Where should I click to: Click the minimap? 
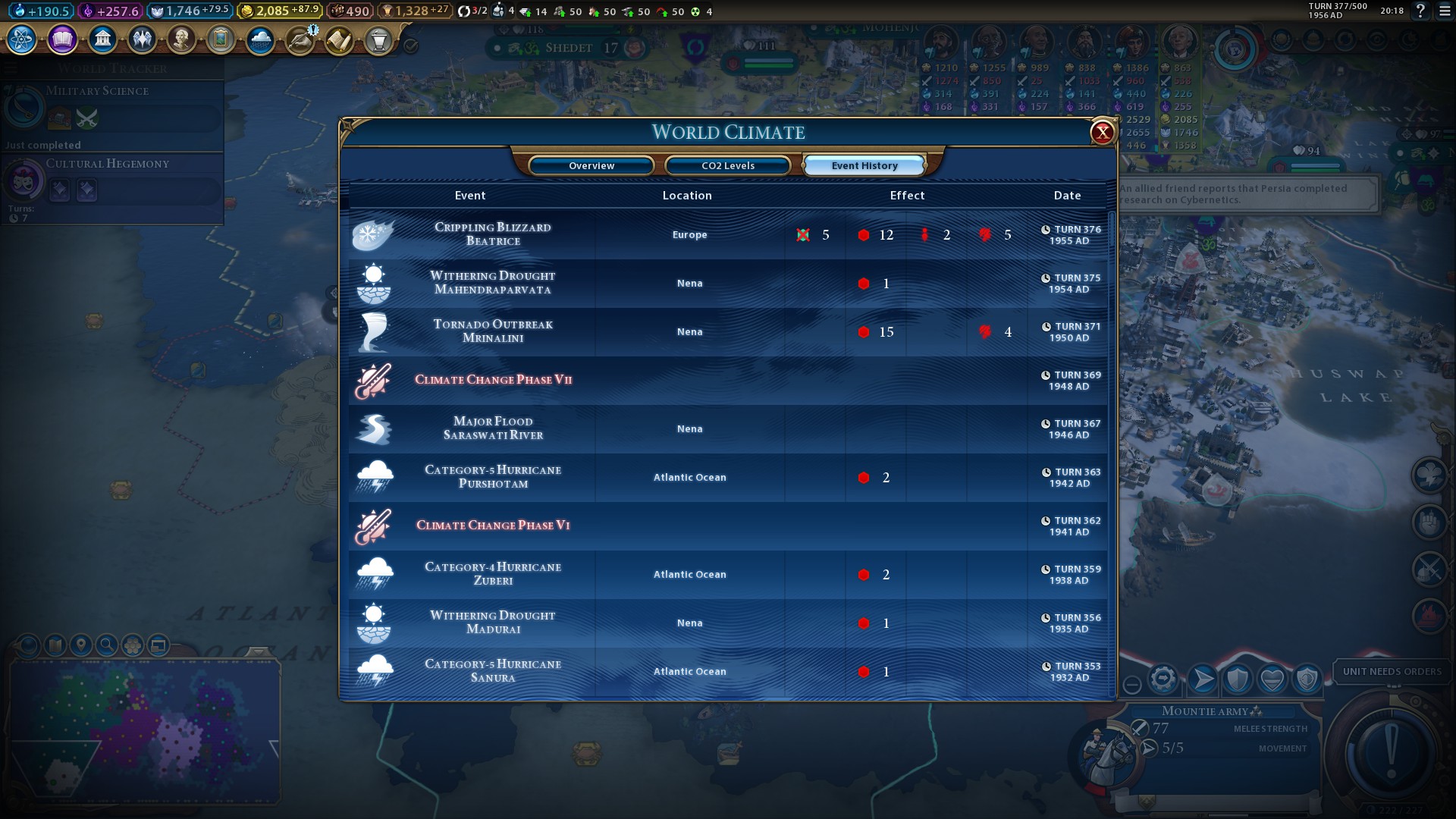(144, 728)
